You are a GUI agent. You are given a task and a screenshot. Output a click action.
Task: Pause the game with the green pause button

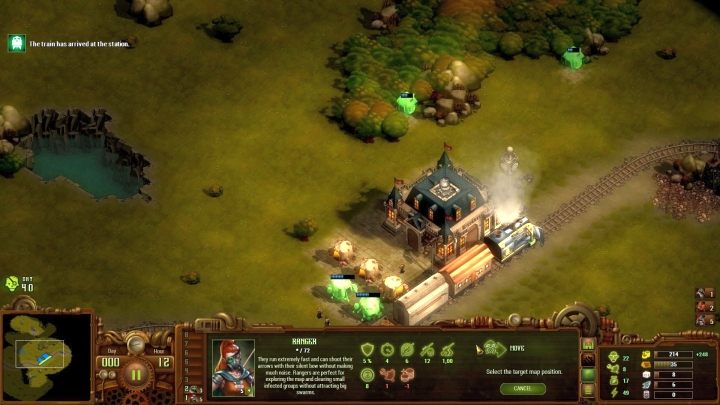tap(136, 377)
